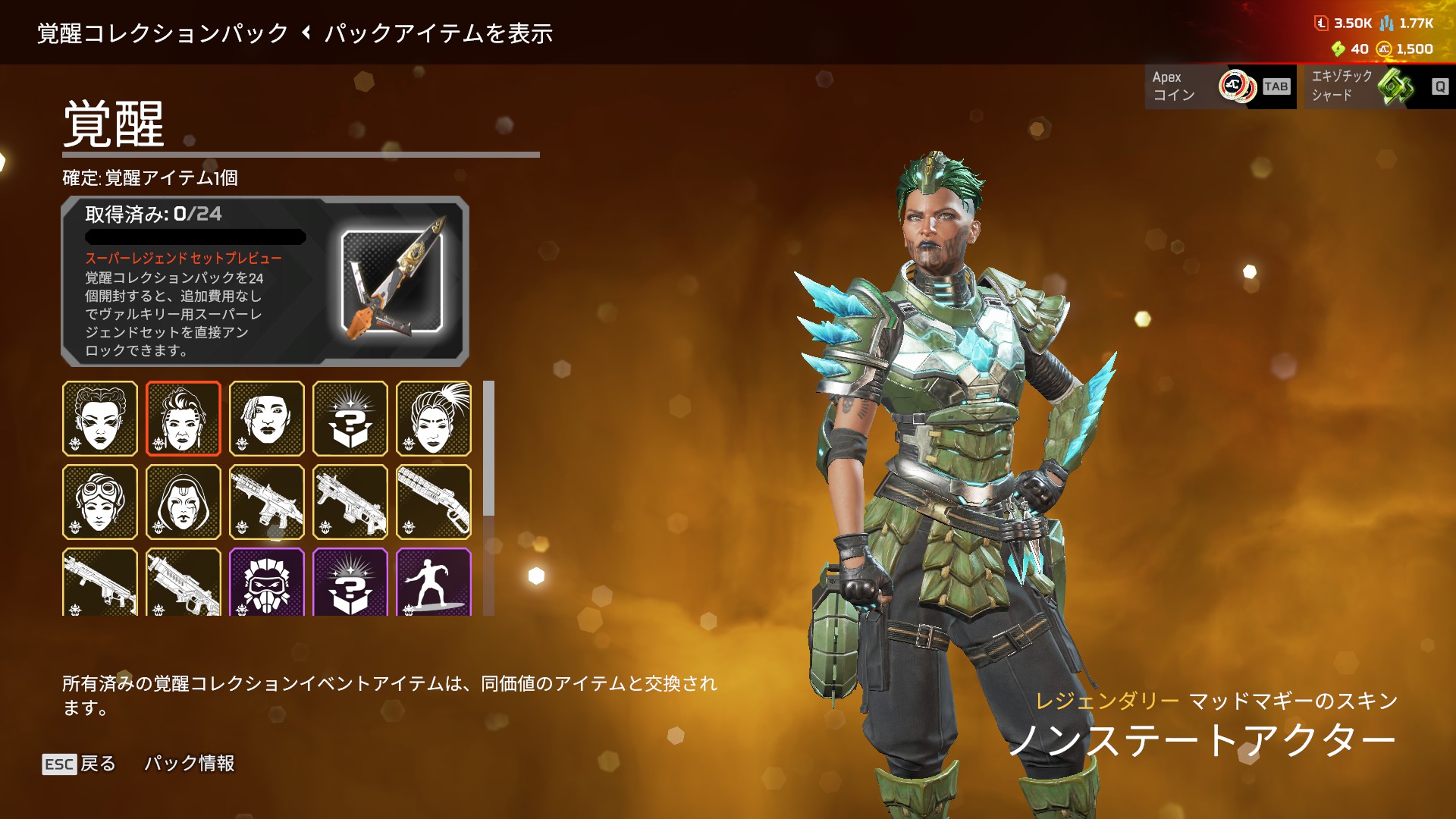Viewport: 1456px width, 819px height.
Task: Open the gold mystery box item tile
Action: click(350, 419)
